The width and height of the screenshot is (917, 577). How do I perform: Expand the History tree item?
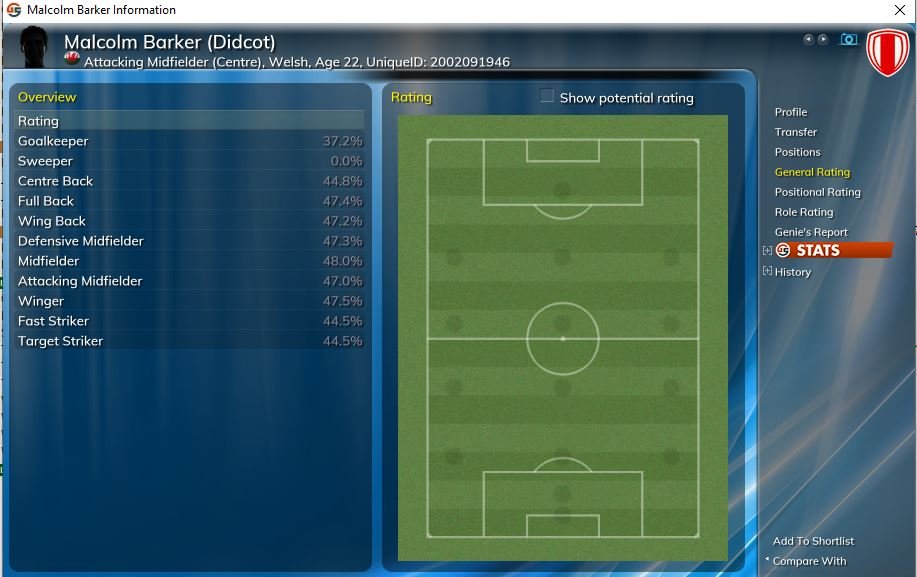coord(767,271)
